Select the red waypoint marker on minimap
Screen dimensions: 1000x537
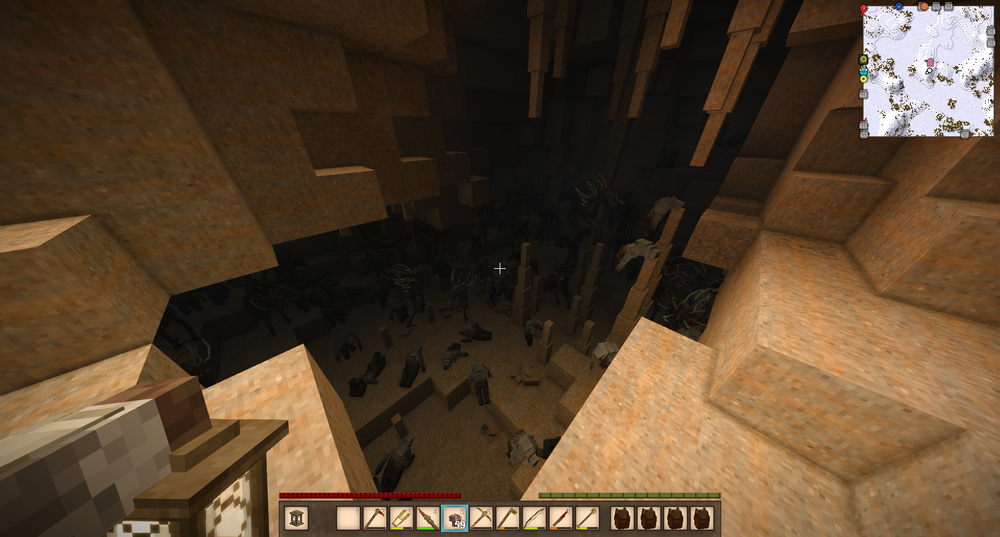pos(863,8)
